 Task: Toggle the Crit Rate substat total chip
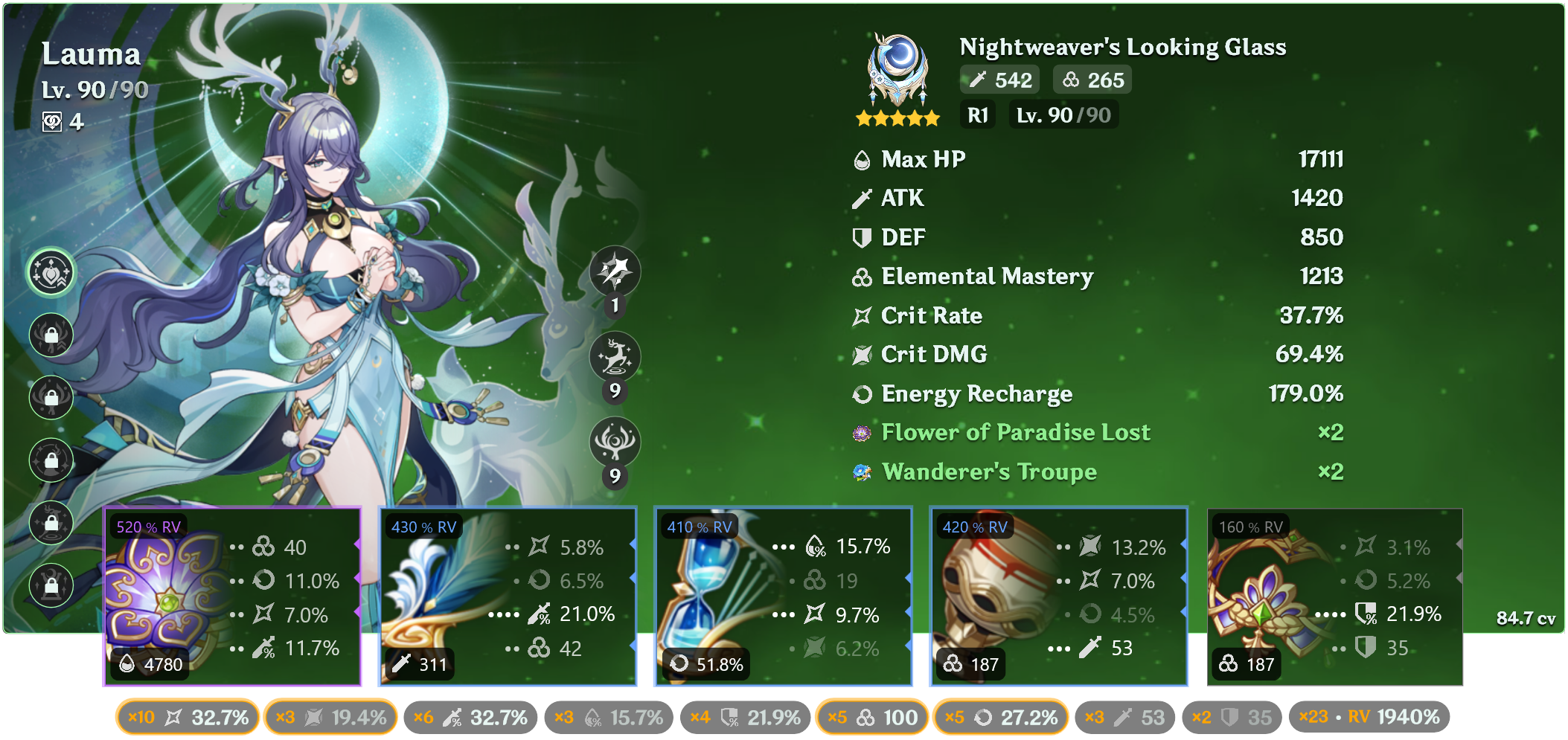[188, 718]
